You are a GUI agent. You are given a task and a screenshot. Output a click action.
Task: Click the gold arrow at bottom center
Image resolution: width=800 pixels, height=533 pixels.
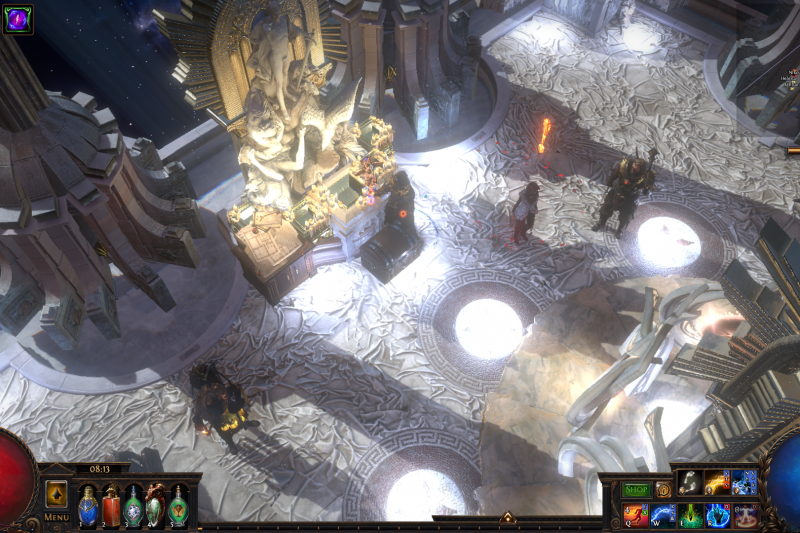(x=507, y=518)
